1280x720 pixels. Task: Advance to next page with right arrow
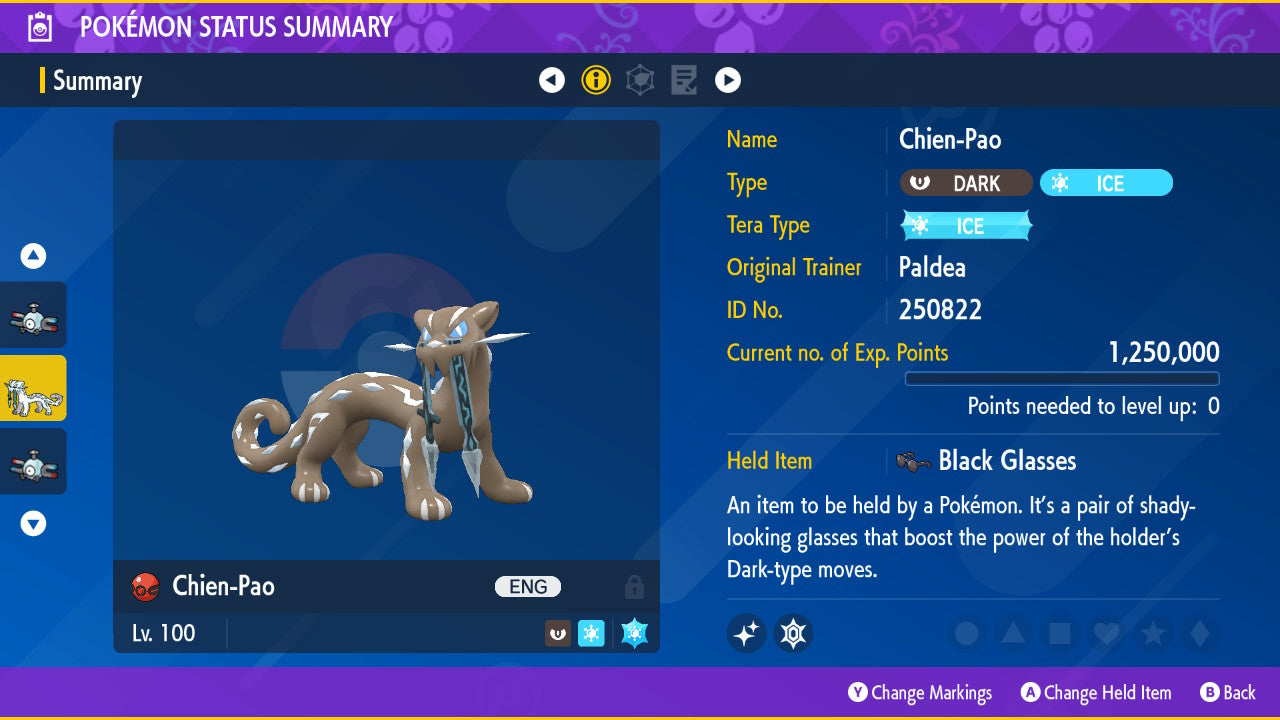pyautogui.click(x=727, y=80)
